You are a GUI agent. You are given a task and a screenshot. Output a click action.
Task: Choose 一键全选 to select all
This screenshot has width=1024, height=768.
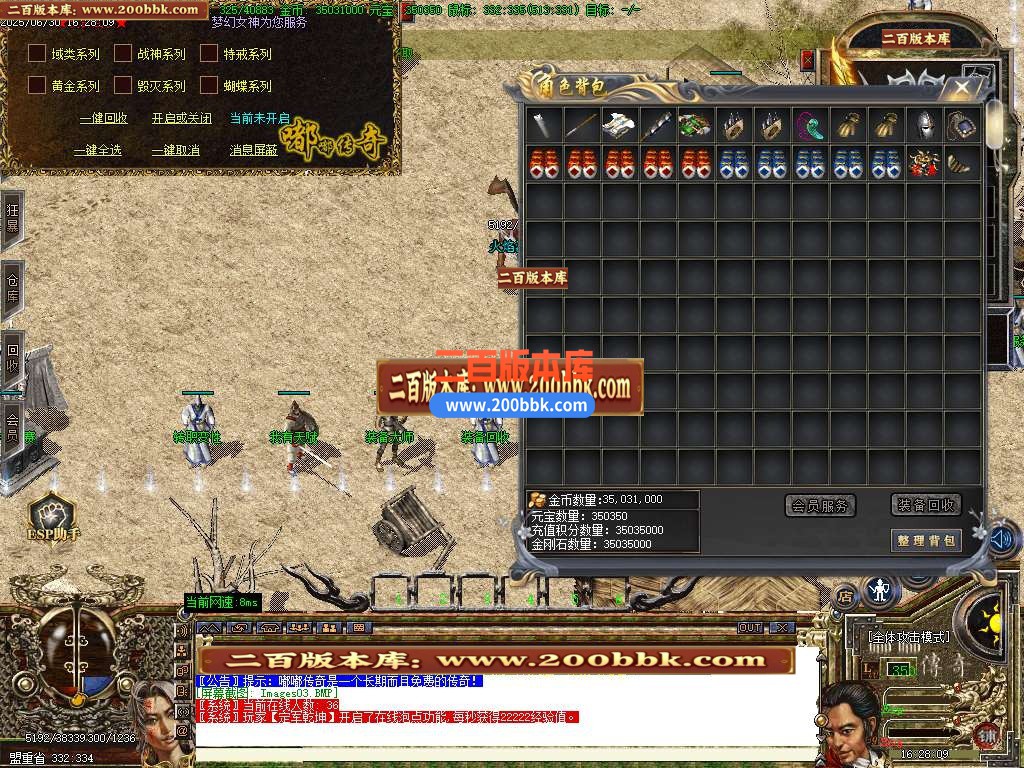(97, 150)
